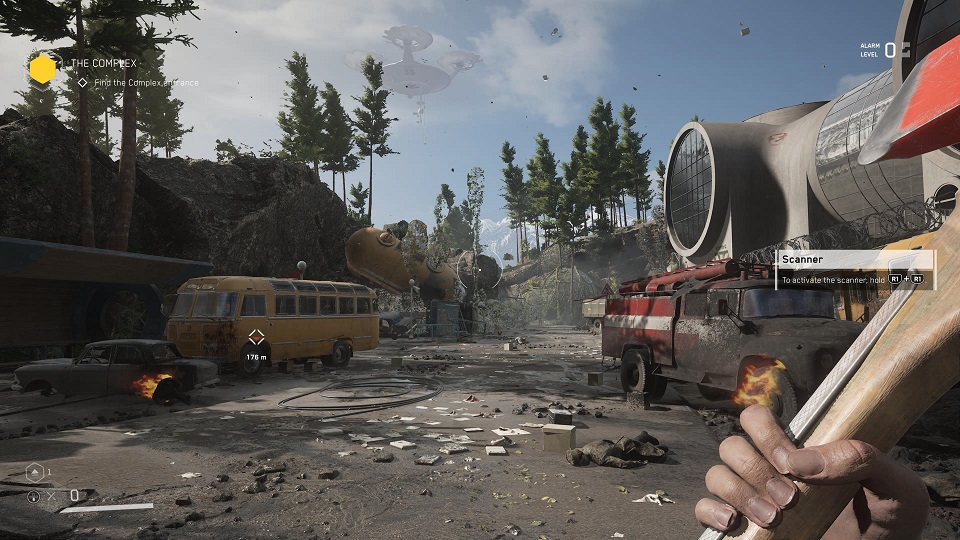The image size is (960, 540).
Task: Select the hexagonal consumable item icon
Action: pos(33,473)
